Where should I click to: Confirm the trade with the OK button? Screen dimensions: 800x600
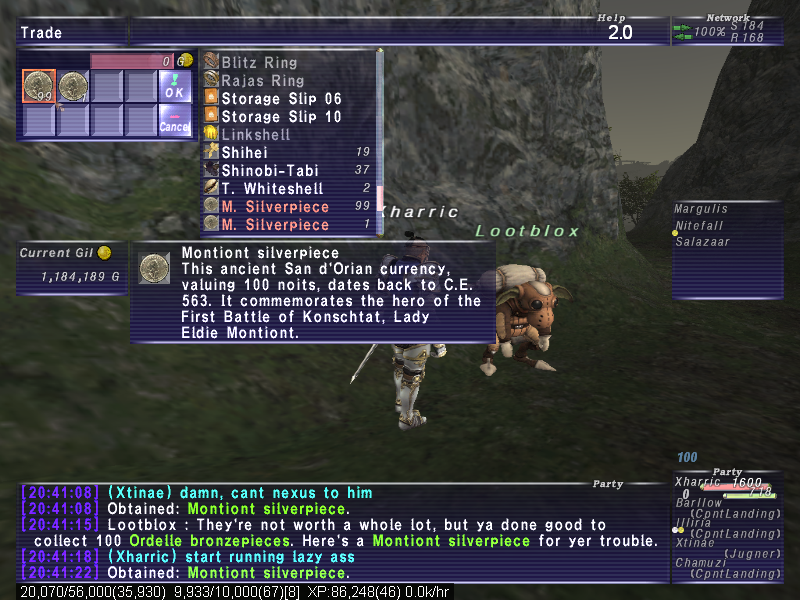[x=175, y=88]
